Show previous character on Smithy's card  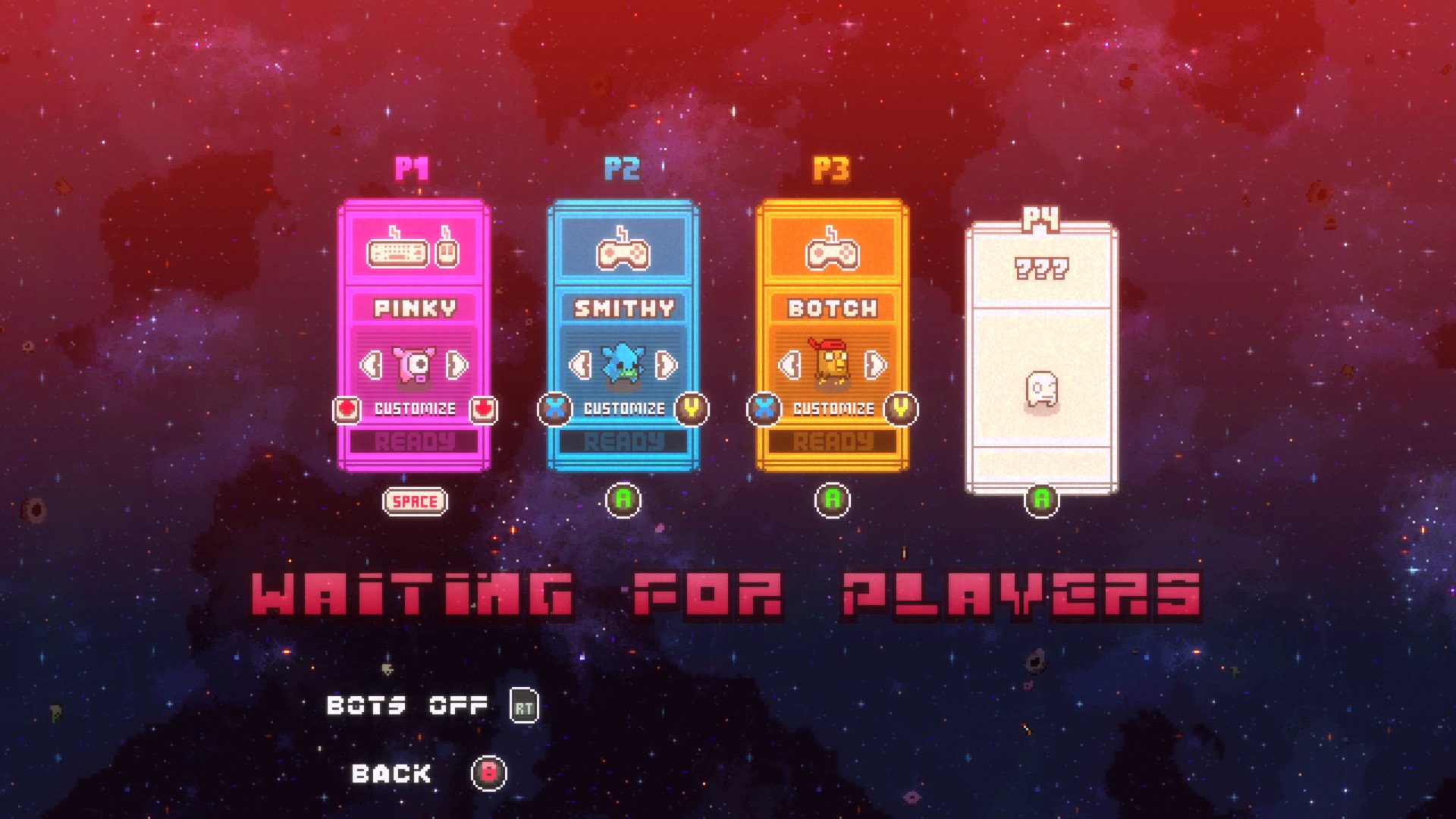(x=580, y=366)
